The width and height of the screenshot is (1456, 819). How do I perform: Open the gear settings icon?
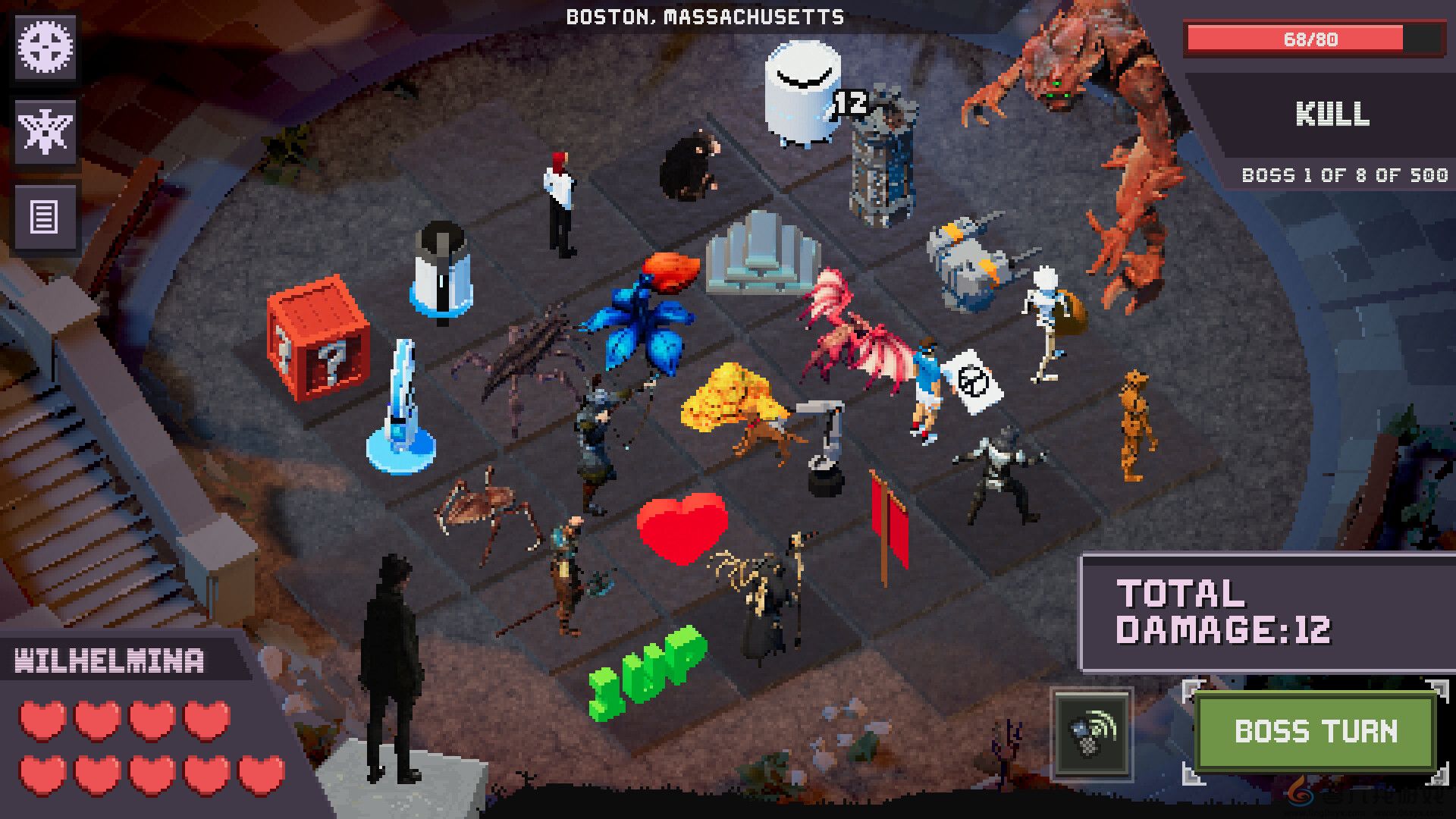[45, 48]
